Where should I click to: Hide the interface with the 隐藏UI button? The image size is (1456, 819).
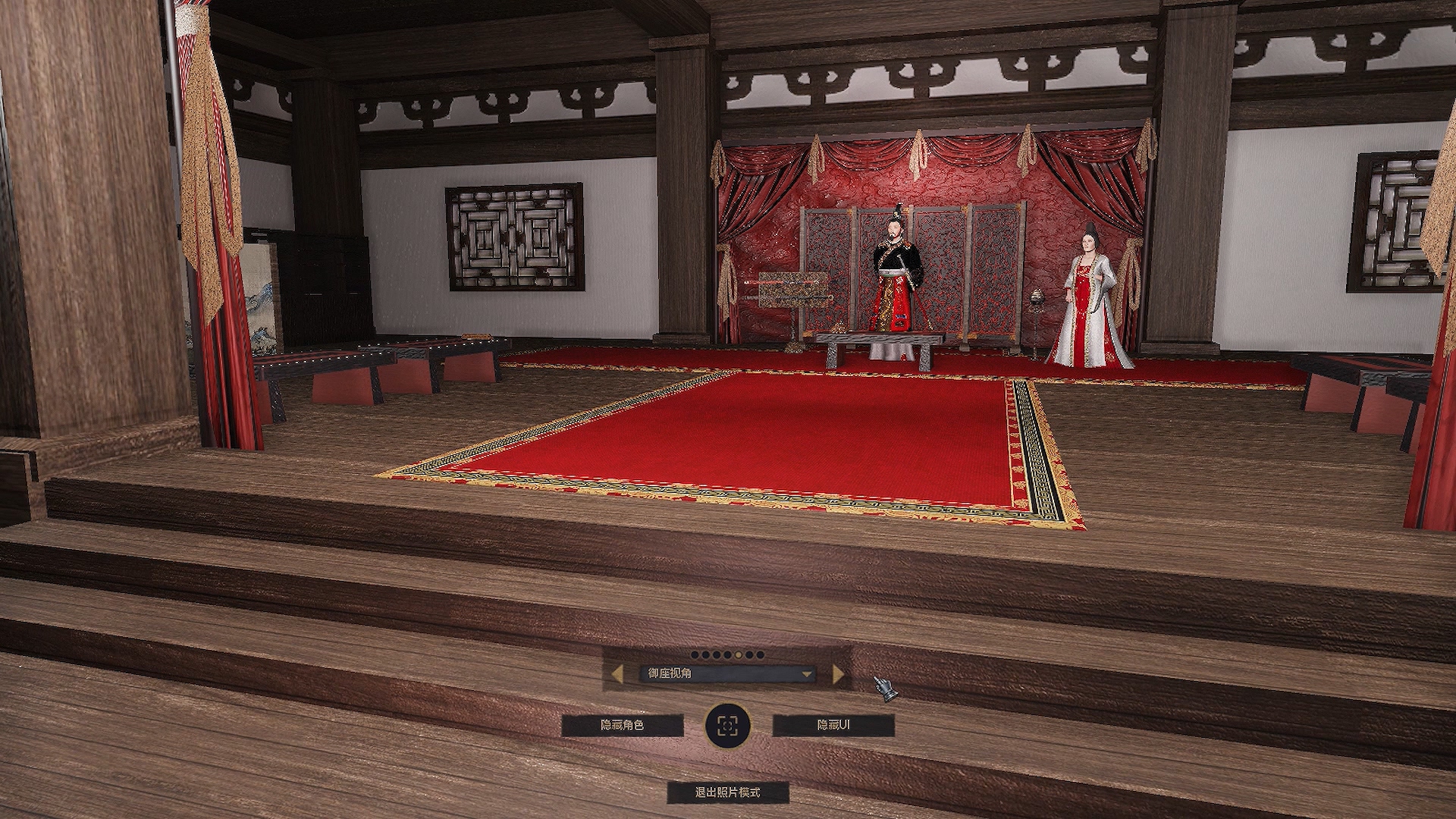[x=833, y=726]
